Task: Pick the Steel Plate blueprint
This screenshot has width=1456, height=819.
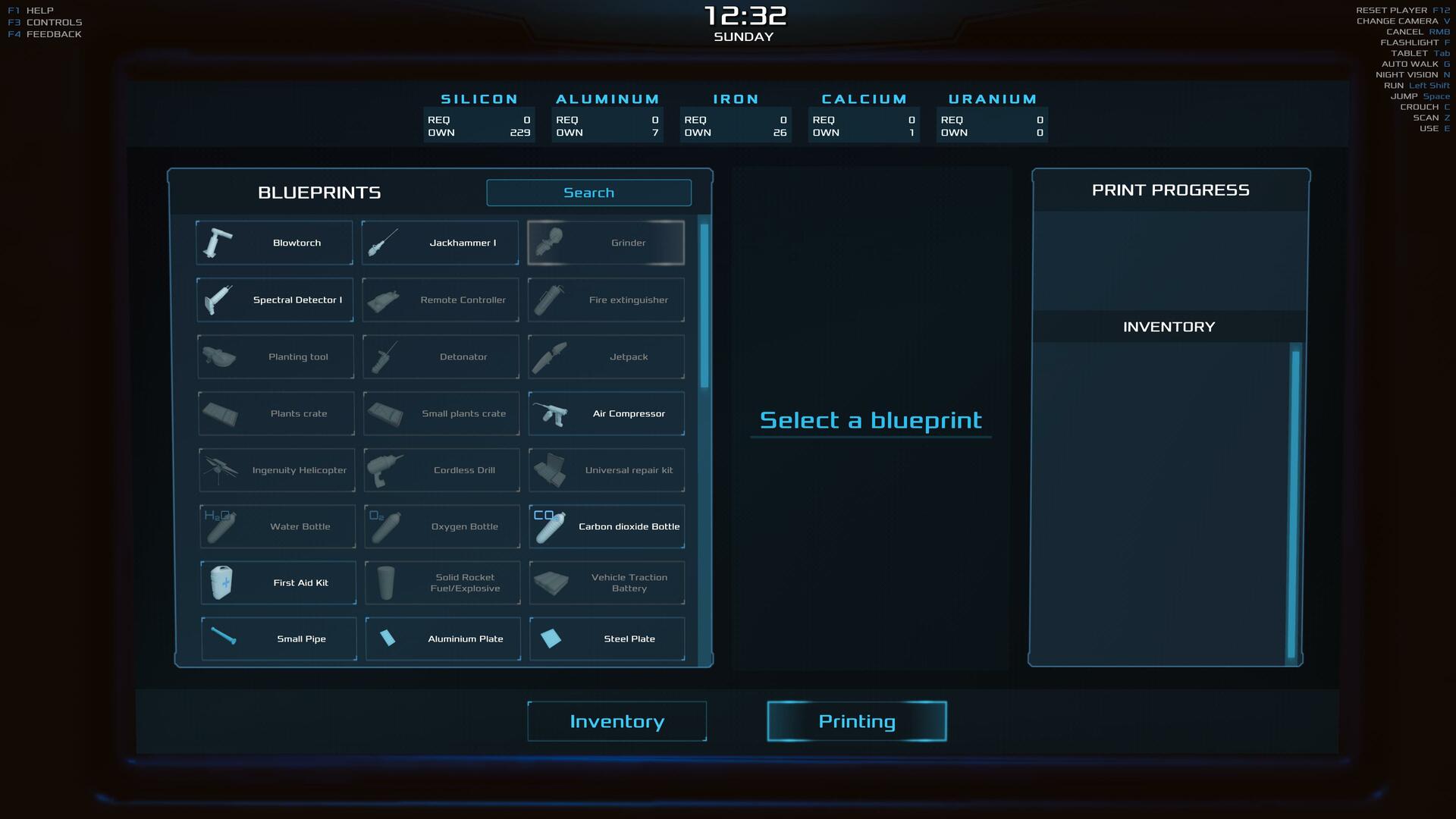Action: [607, 639]
